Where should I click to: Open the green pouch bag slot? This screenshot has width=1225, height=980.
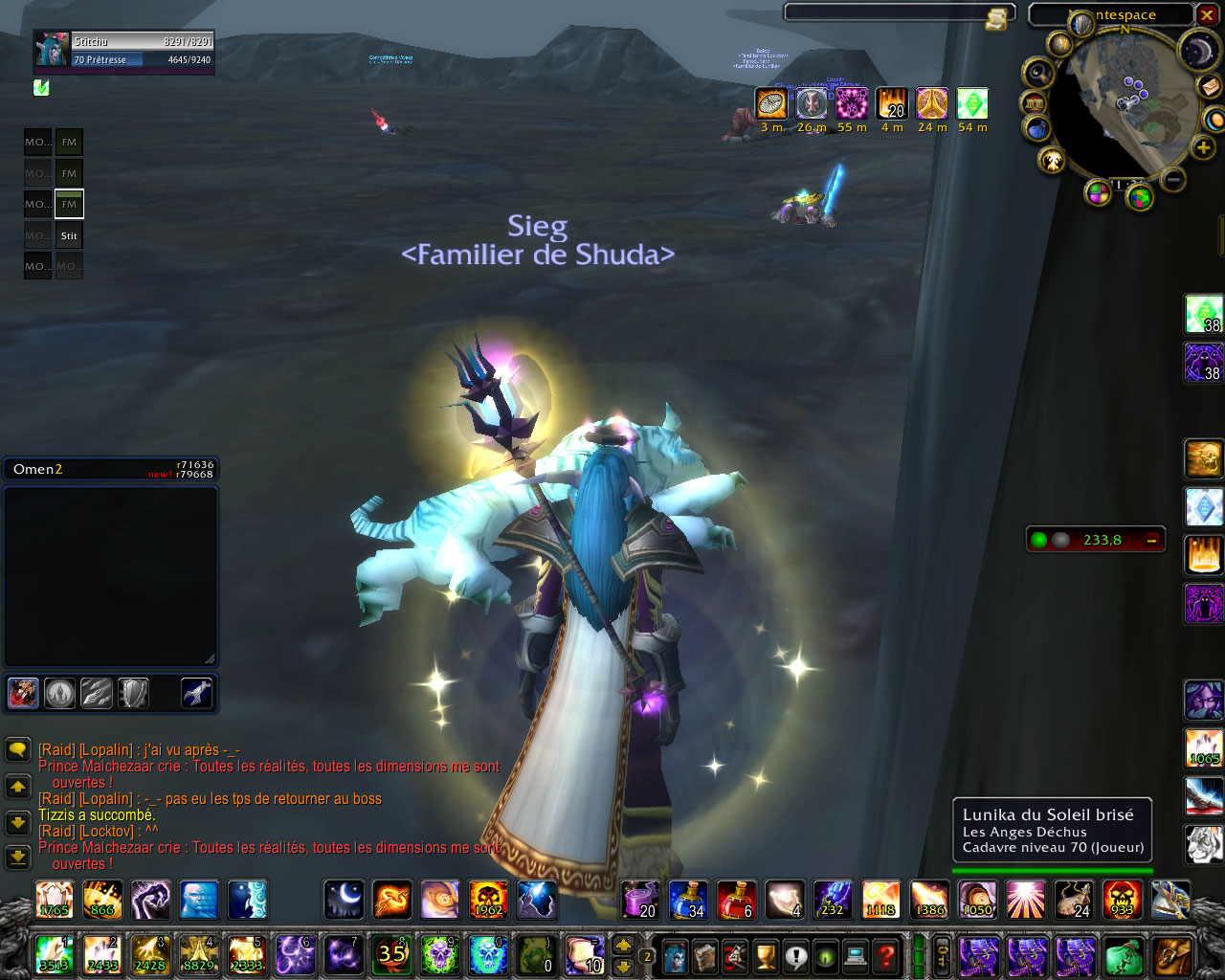[1123, 955]
